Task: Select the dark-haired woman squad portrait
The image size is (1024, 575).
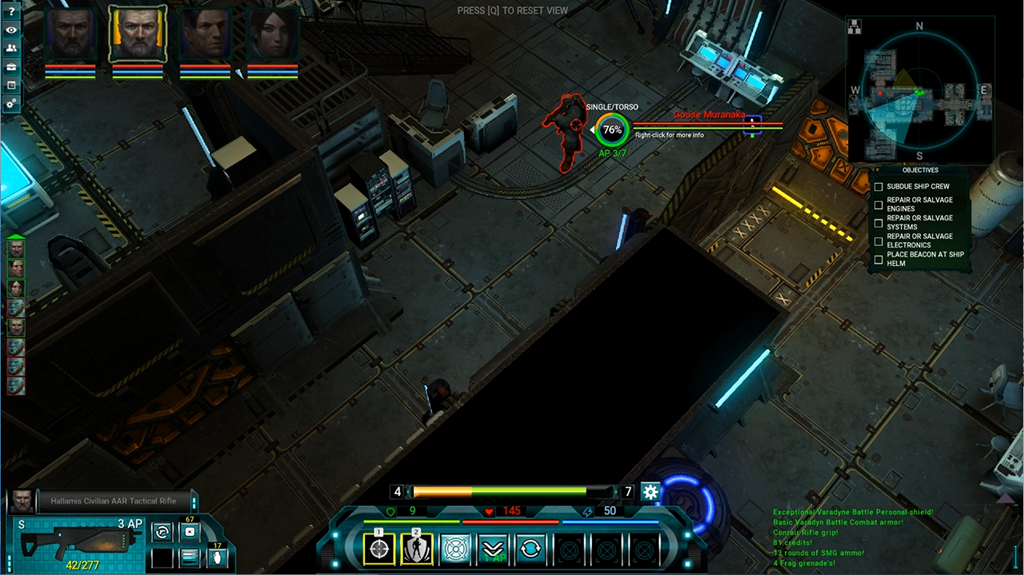Action: (x=272, y=35)
